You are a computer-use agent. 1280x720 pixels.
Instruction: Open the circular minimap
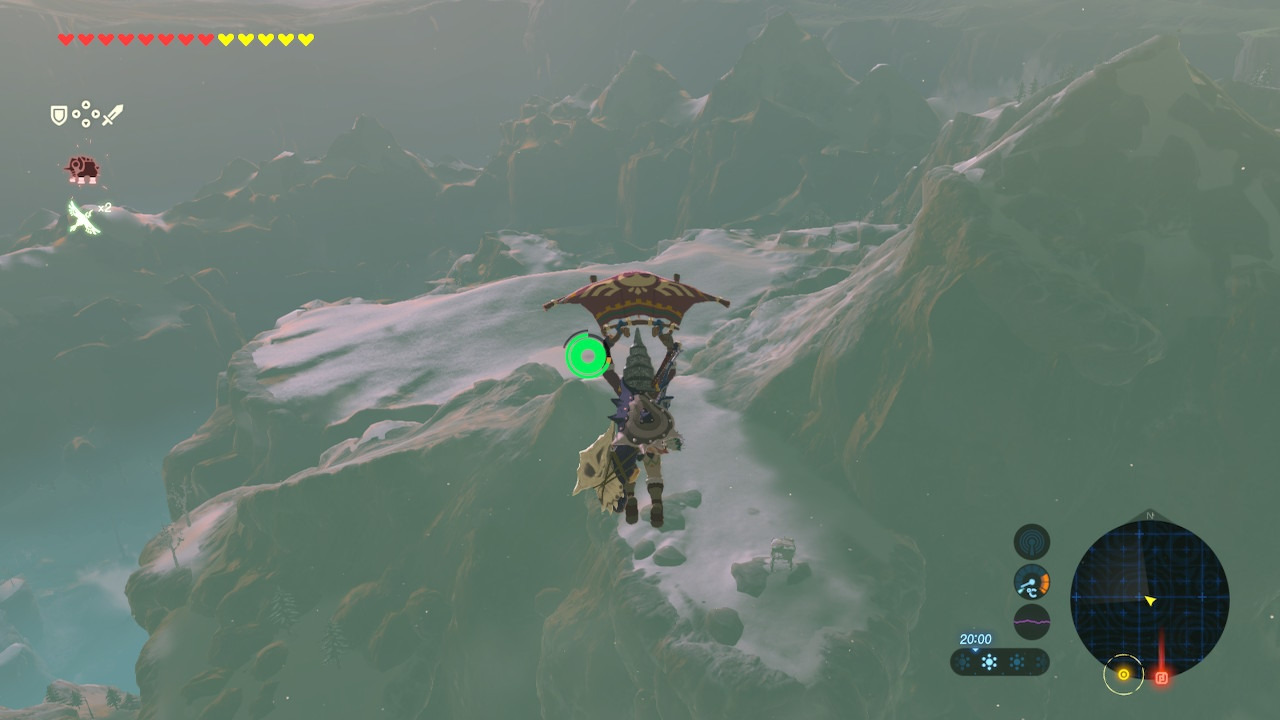click(x=1149, y=599)
